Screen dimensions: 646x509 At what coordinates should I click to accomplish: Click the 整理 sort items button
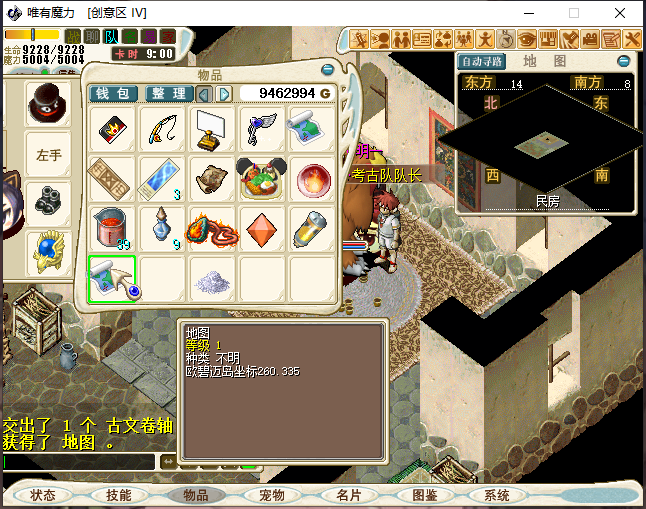pos(170,93)
